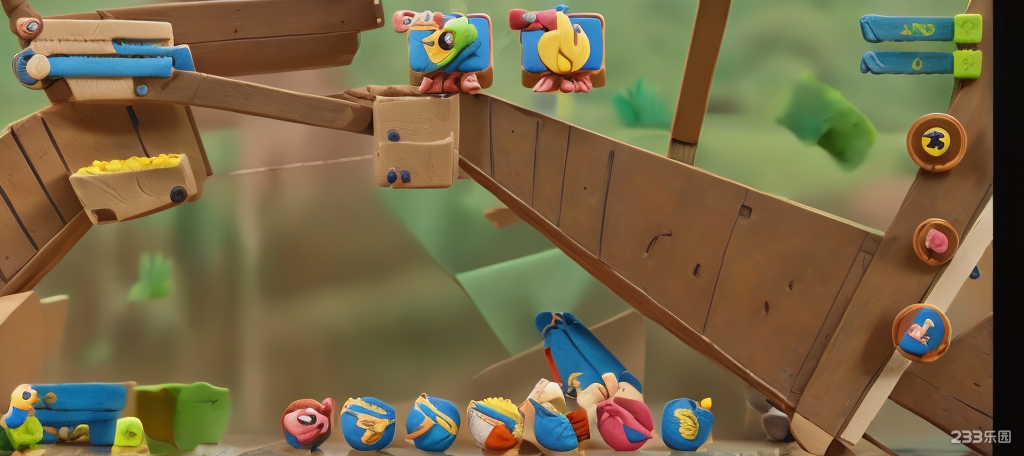Image resolution: width=1024 pixels, height=456 pixels.
Task: Activate the round button with the blue square icon
Action: 921,332
